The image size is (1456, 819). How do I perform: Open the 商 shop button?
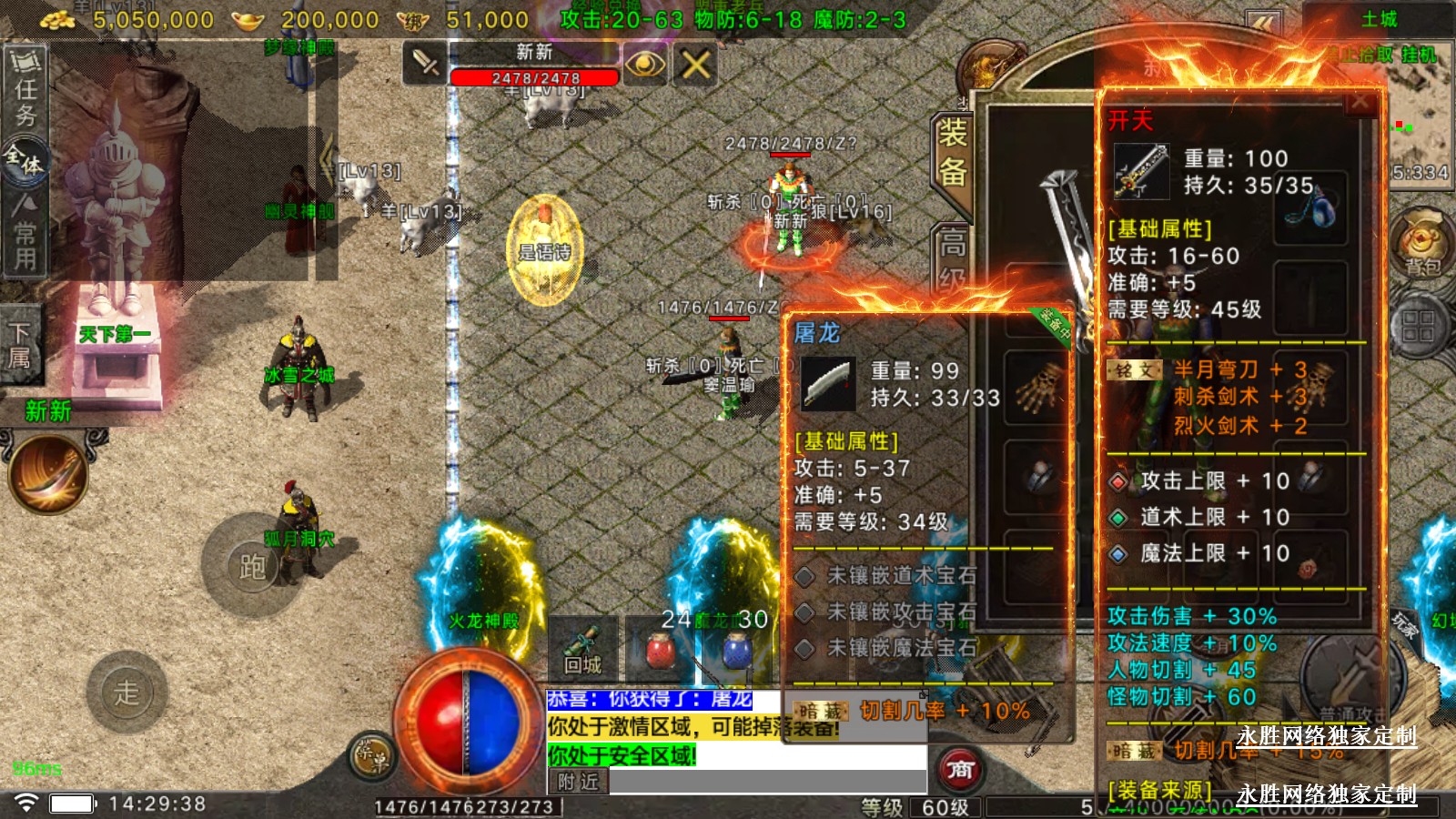[959, 770]
